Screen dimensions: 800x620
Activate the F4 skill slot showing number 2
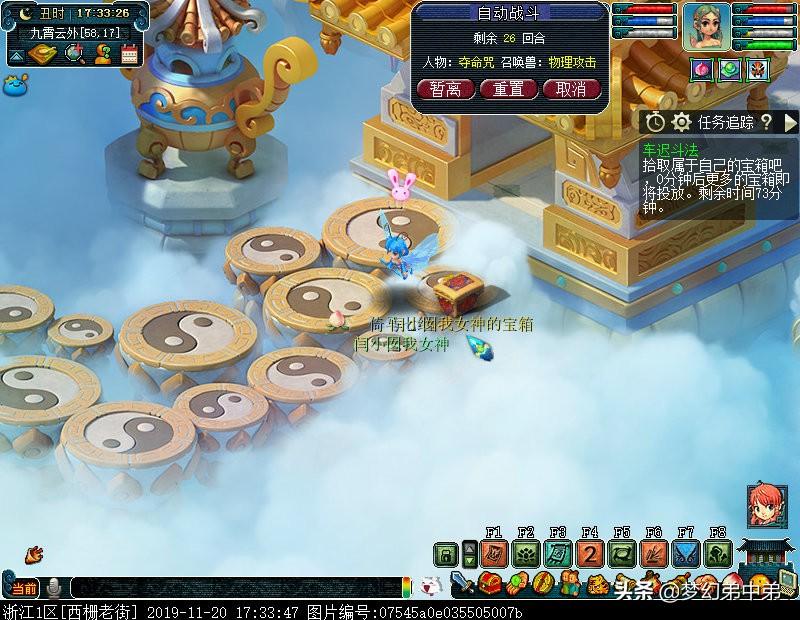click(x=589, y=553)
